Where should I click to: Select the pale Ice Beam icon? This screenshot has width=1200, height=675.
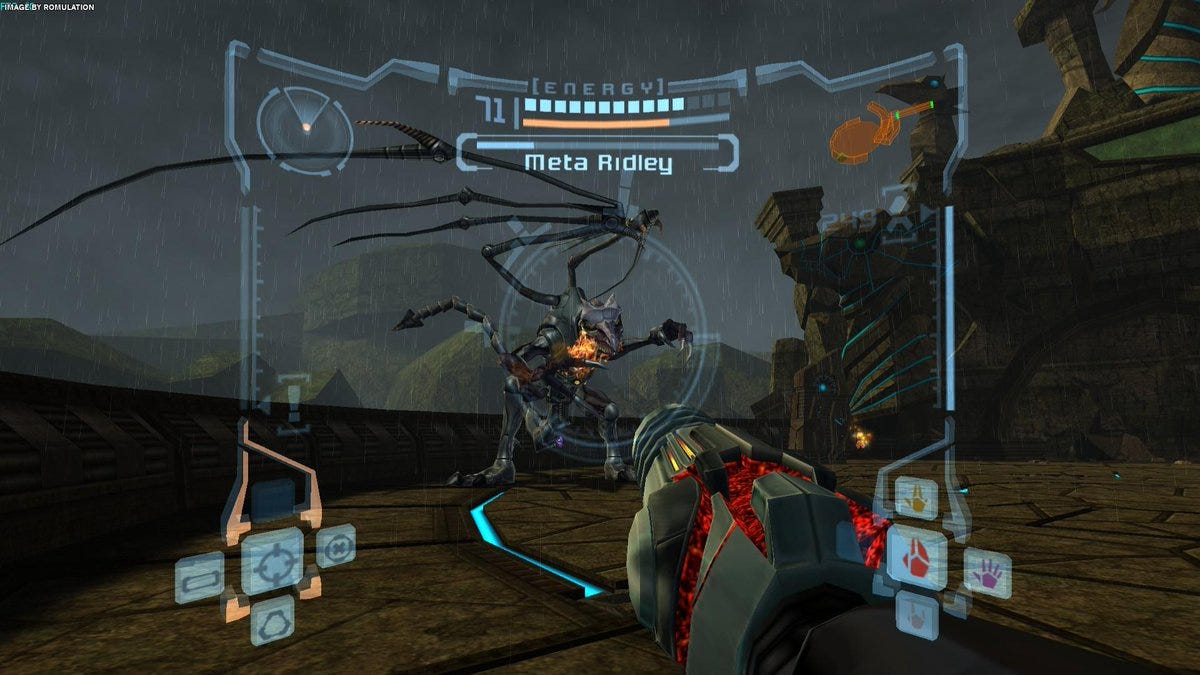click(916, 612)
